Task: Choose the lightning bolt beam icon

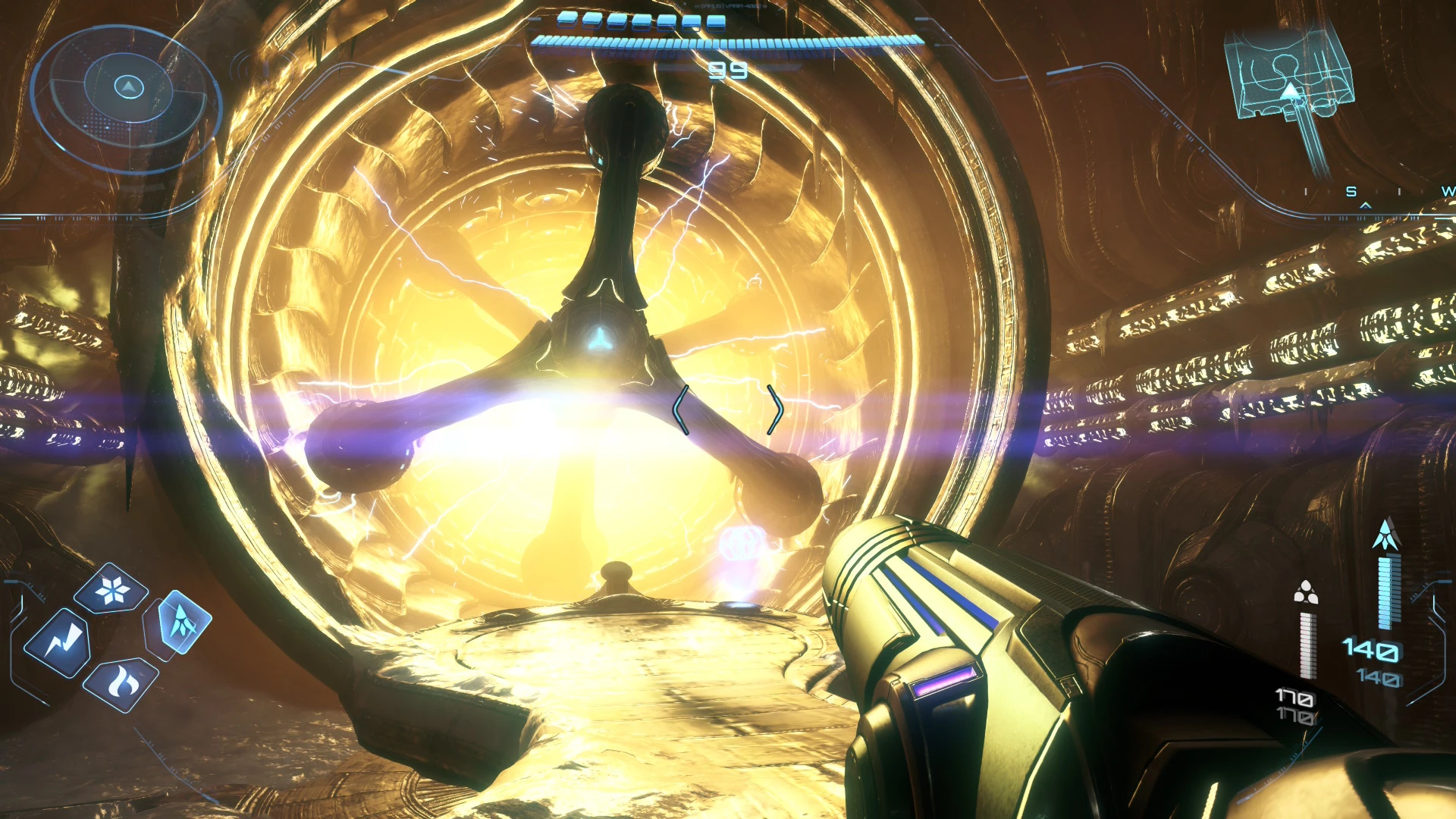Action: tap(59, 643)
